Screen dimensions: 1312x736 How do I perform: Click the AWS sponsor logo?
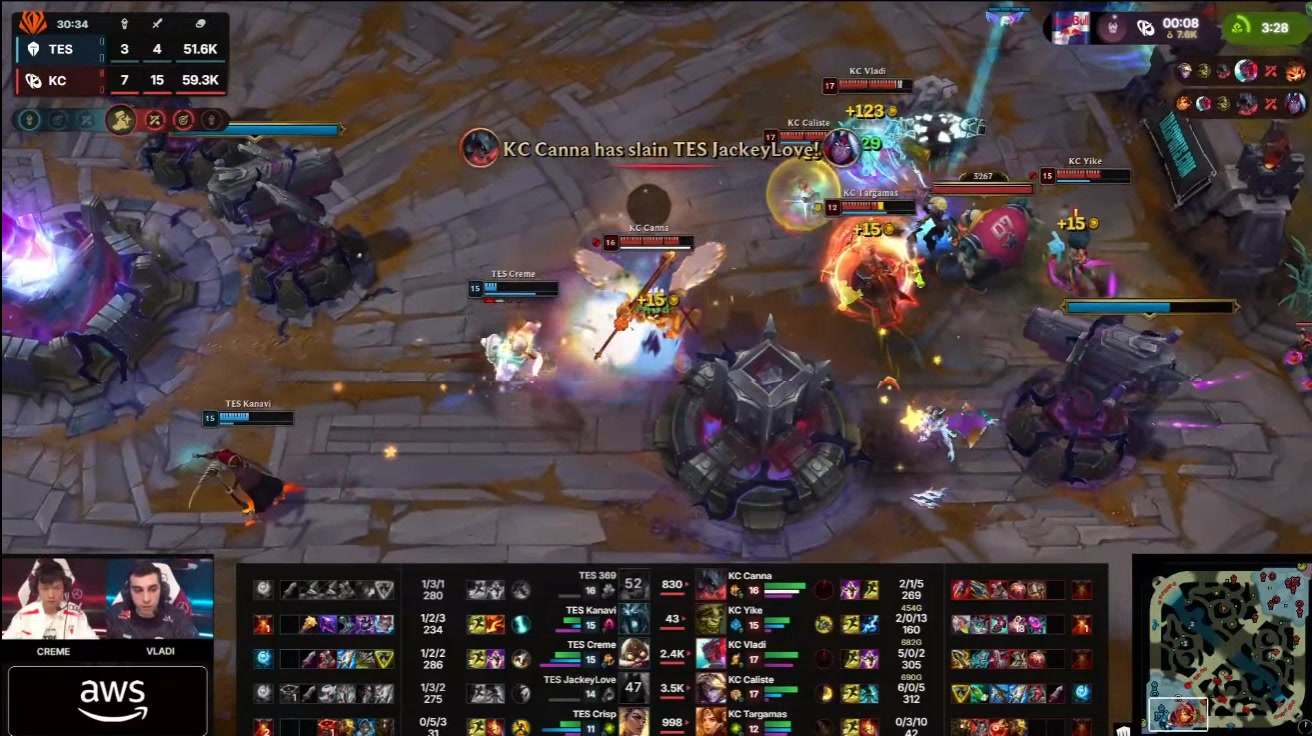coord(108,700)
